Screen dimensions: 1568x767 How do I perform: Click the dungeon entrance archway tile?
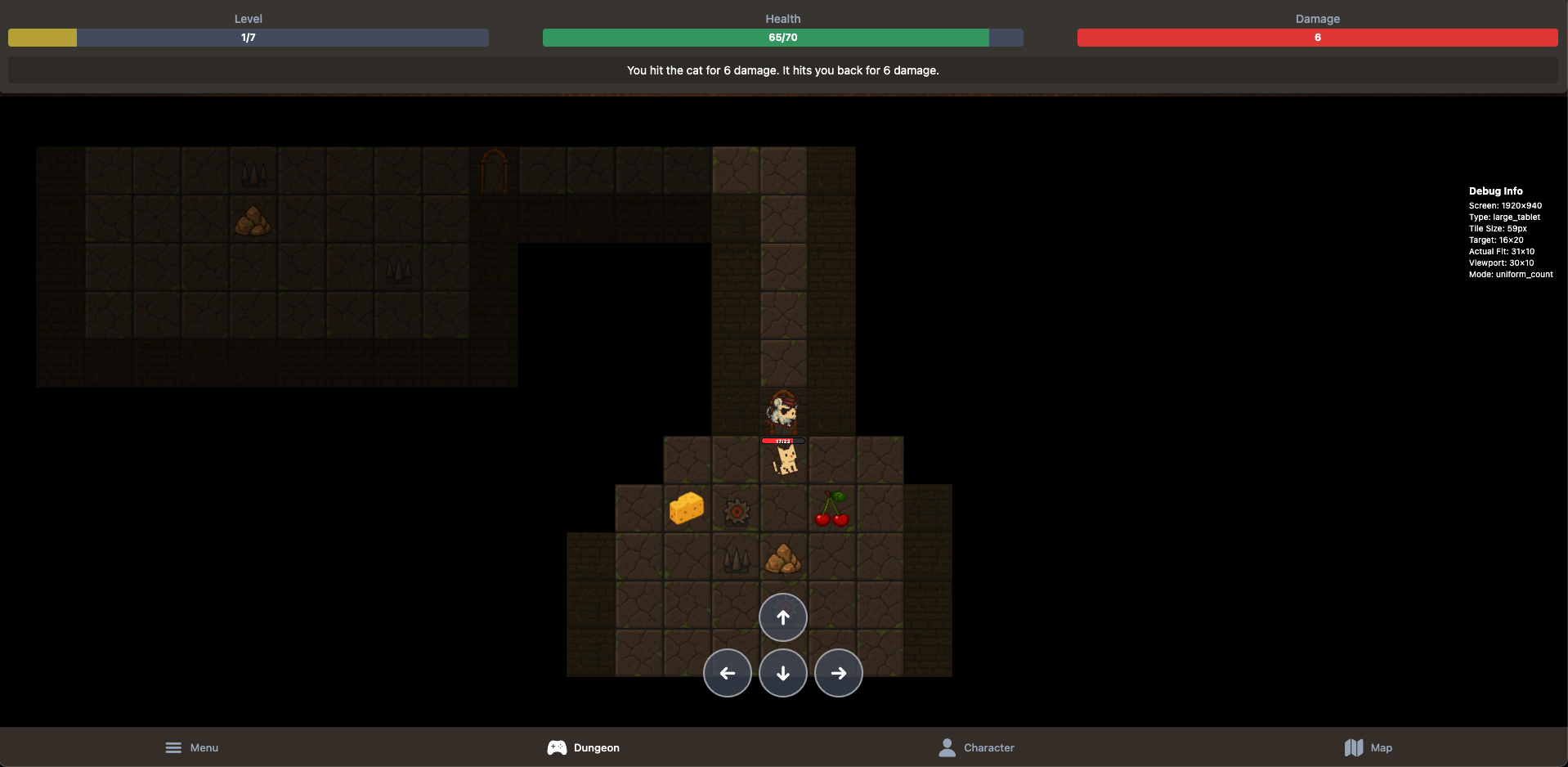(494, 169)
